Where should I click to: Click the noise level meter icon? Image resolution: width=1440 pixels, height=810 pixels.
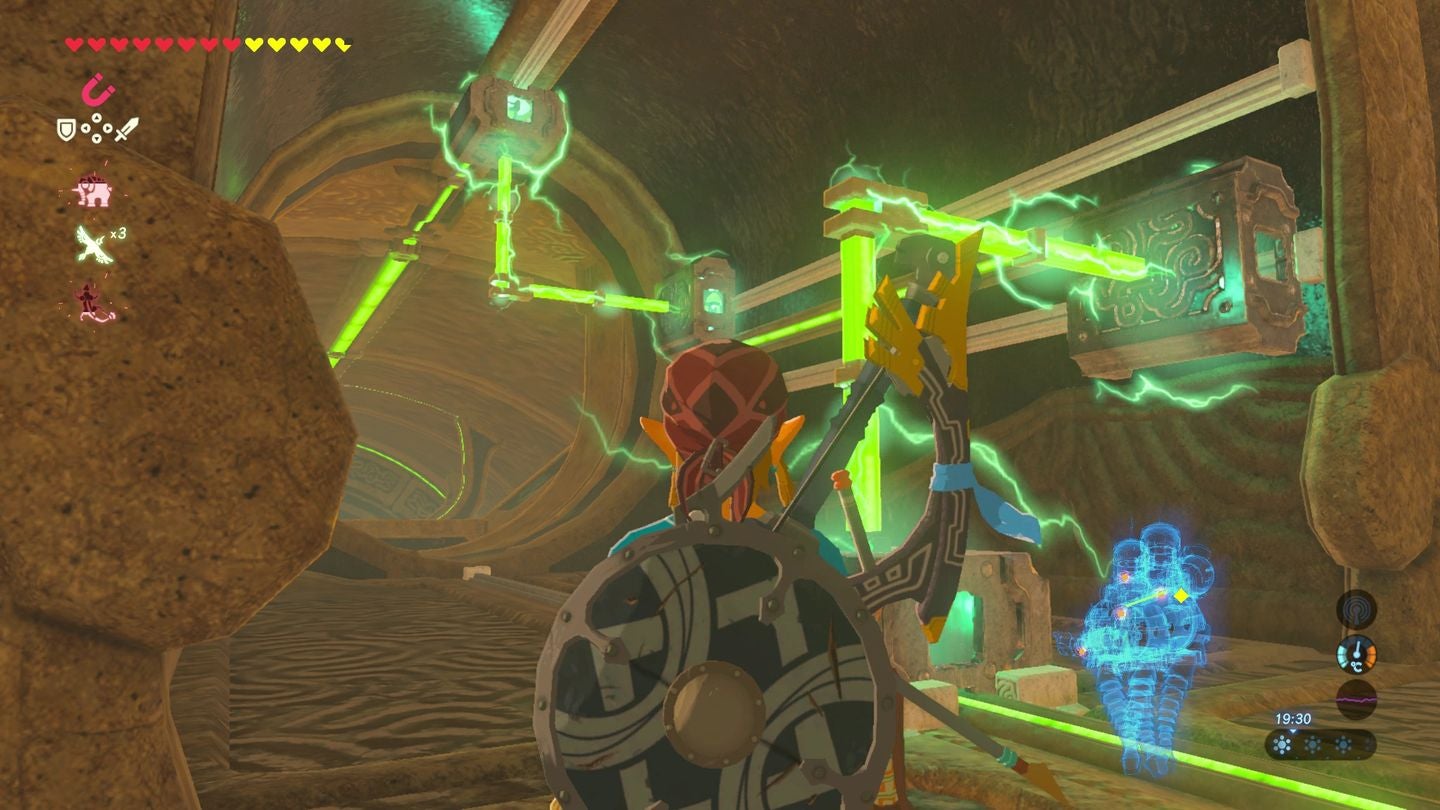point(1357,699)
